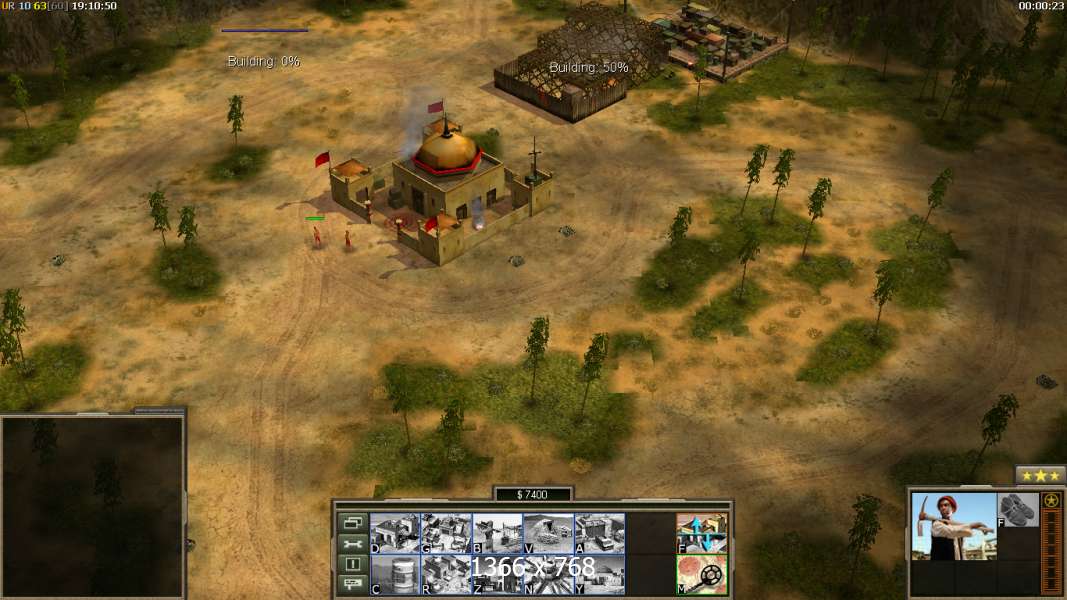This screenshot has height=600, width=1067.
Task: Pick the structure icon labeled B
Action: coord(497,533)
